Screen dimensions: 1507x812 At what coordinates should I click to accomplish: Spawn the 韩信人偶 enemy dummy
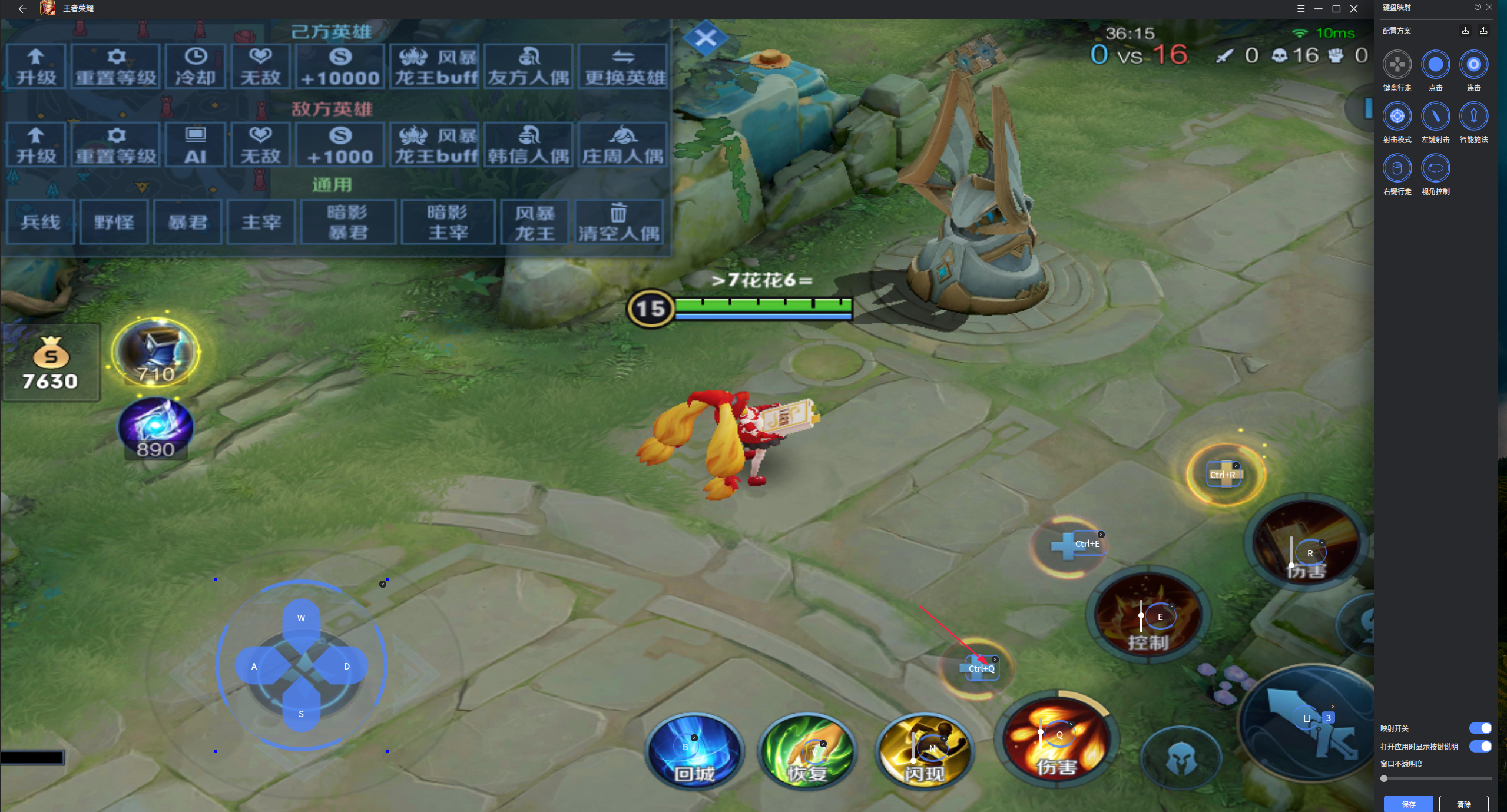(x=528, y=145)
